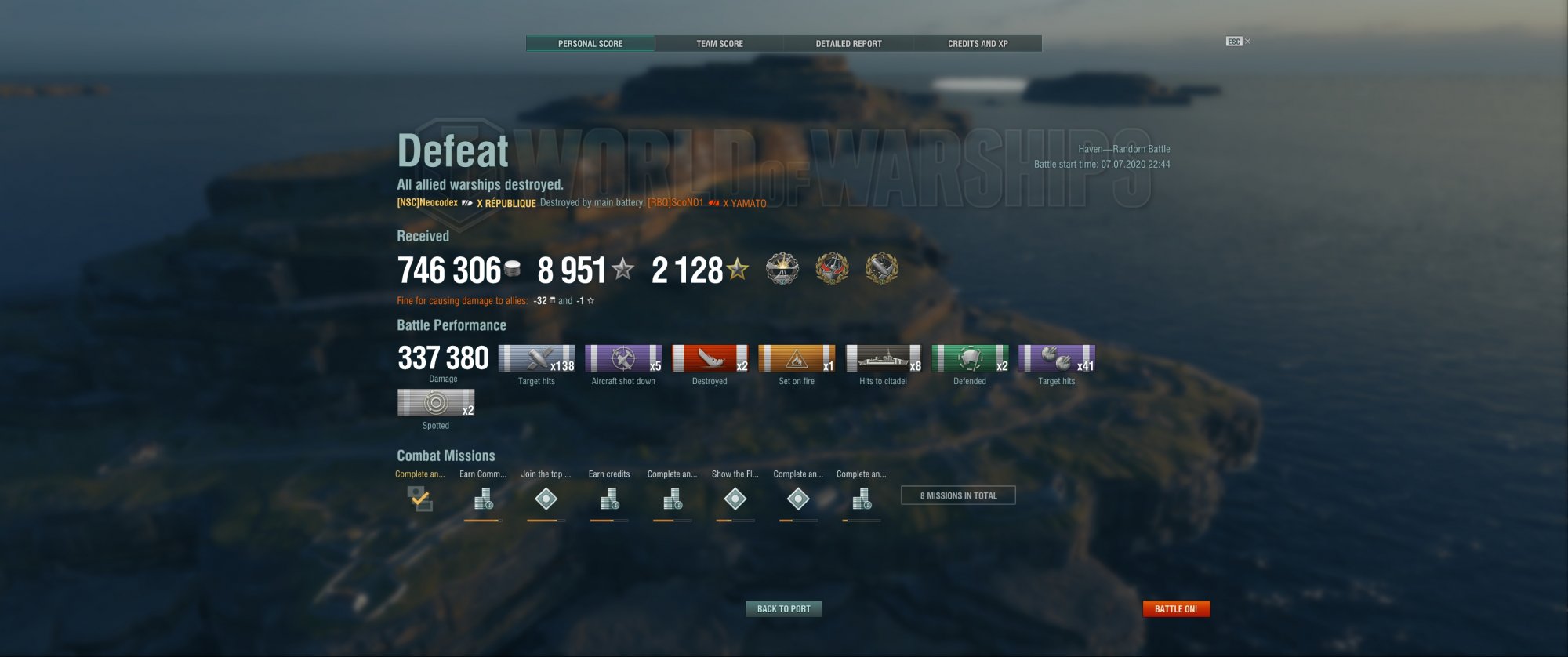Open the Earn credits mission icon
This screenshot has width=1568, height=657.
(x=609, y=499)
